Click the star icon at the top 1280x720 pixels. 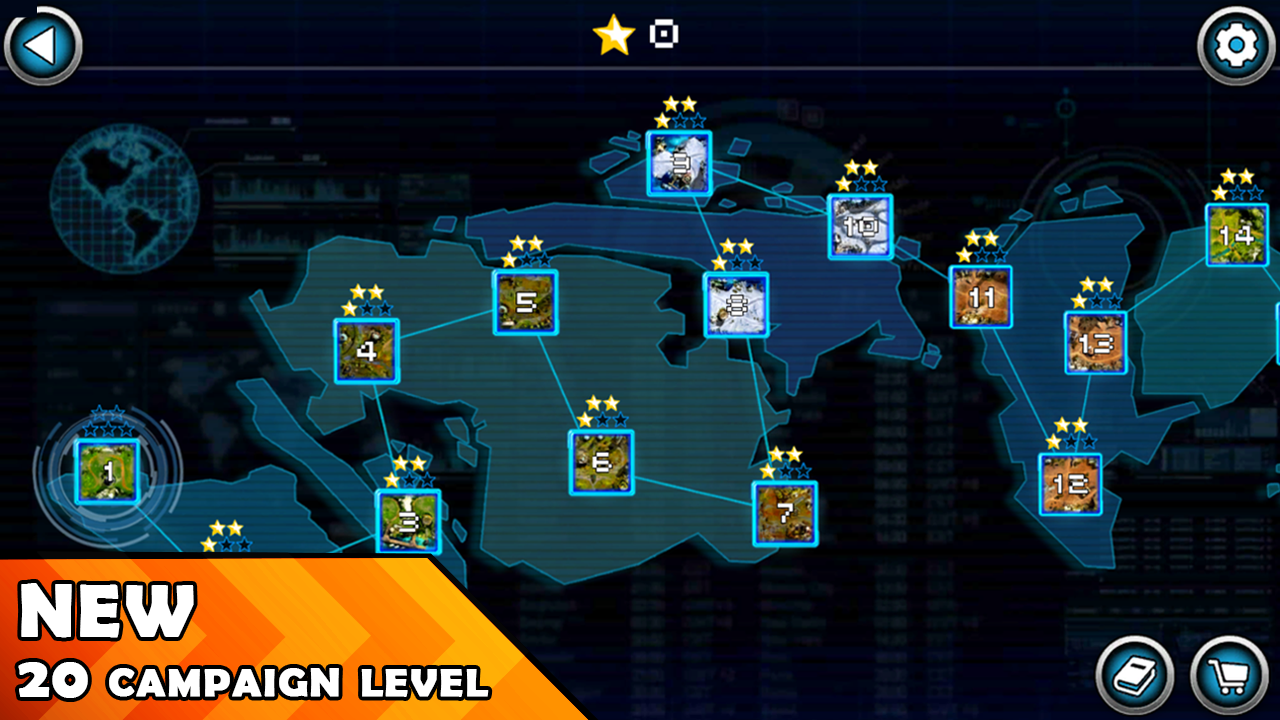[614, 33]
